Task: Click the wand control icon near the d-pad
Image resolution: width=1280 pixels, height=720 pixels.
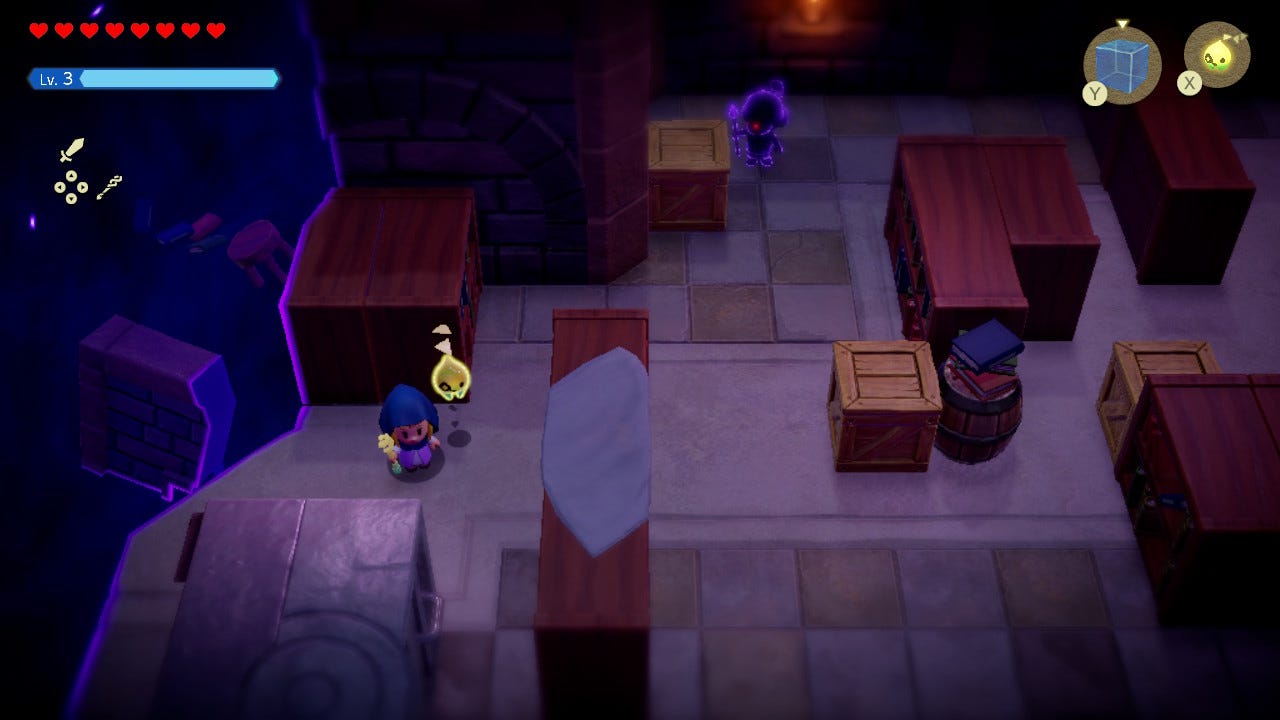Action: pyautogui.click(x=108, y=188)
